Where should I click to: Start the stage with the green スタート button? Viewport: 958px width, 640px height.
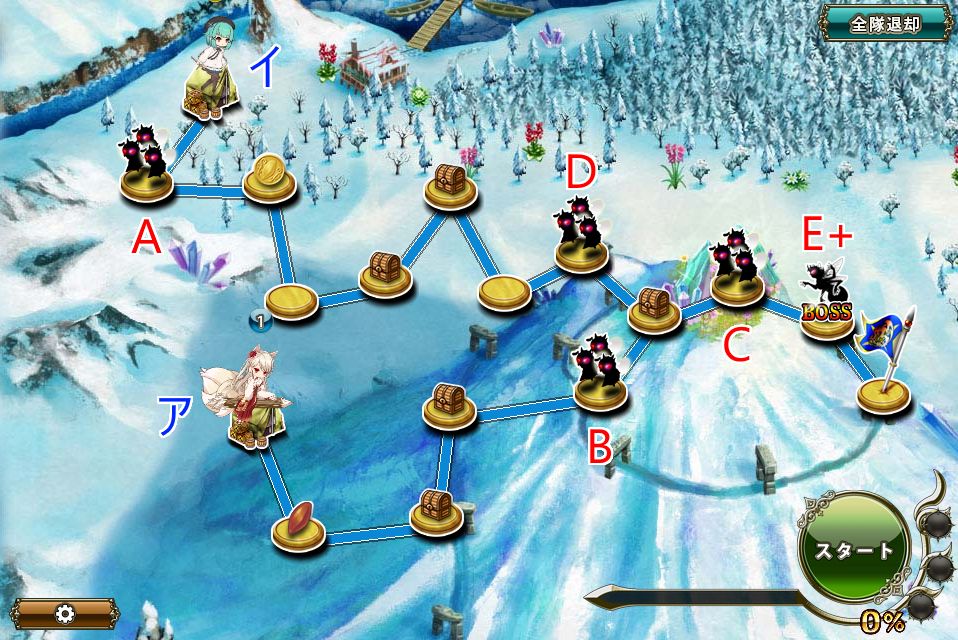853,549
